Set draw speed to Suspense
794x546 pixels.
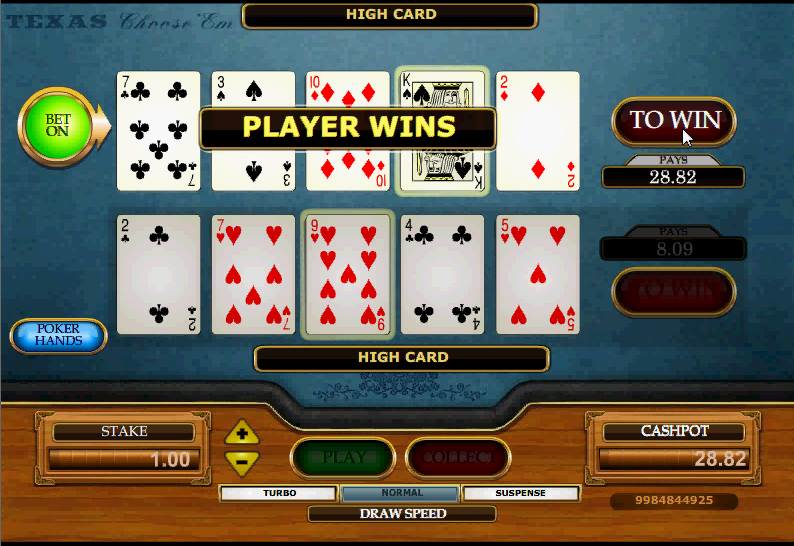pyautogui.click(x=521, y=493)
